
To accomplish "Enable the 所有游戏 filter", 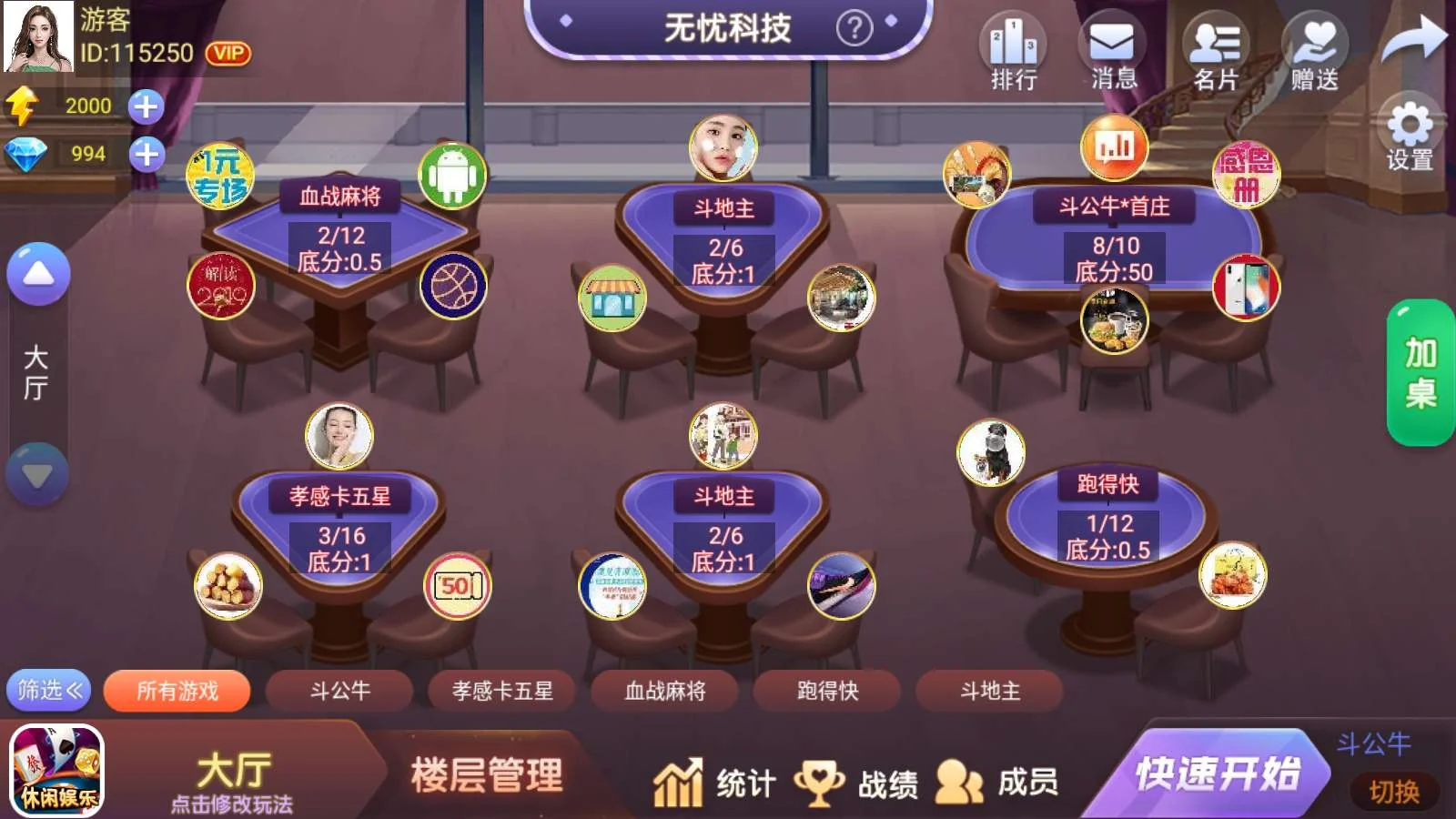I will pos(177,691).
